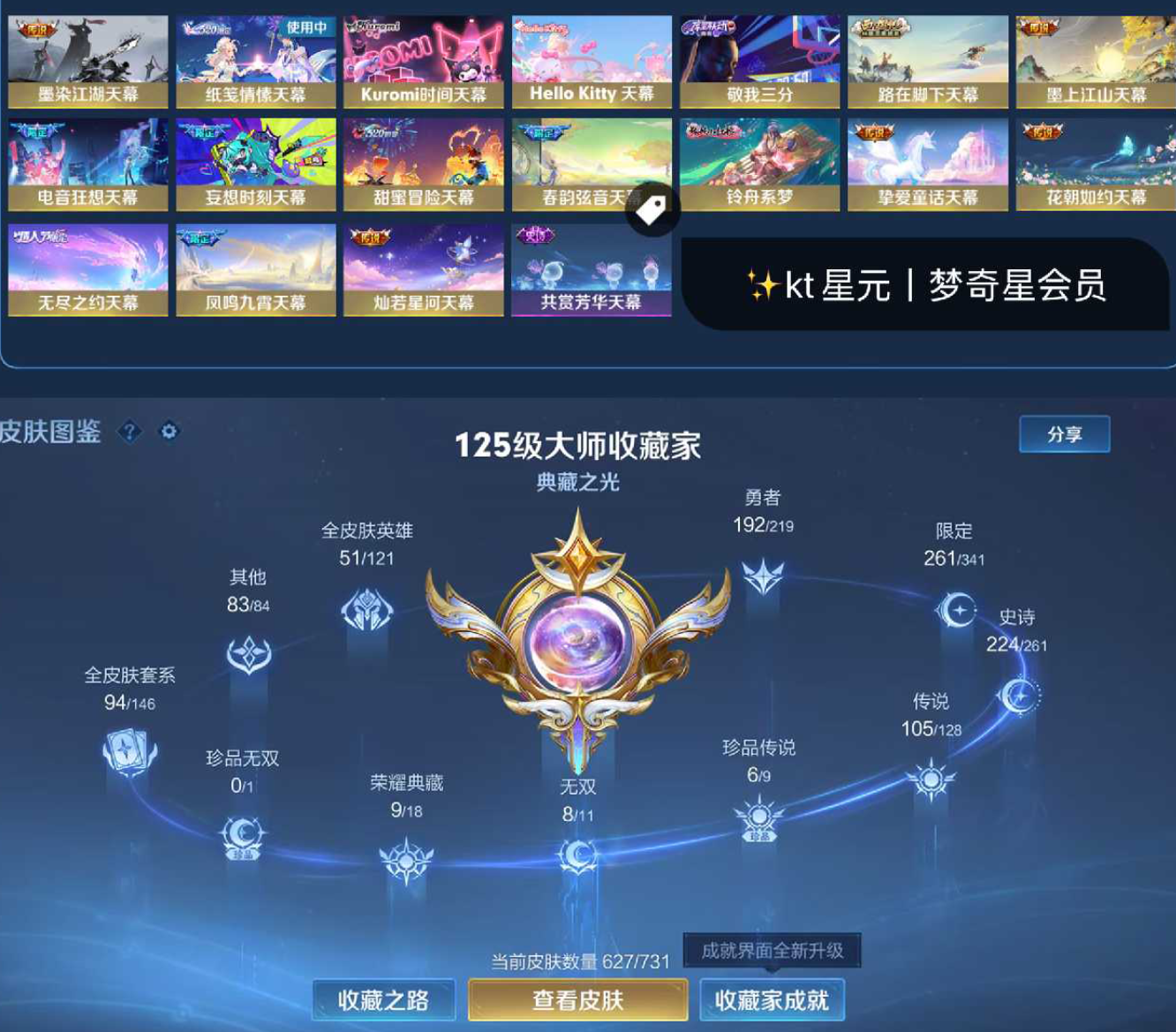Screen dimensions: 1176x1032
Task: Select the 其他 category icon
Action: 251,652
